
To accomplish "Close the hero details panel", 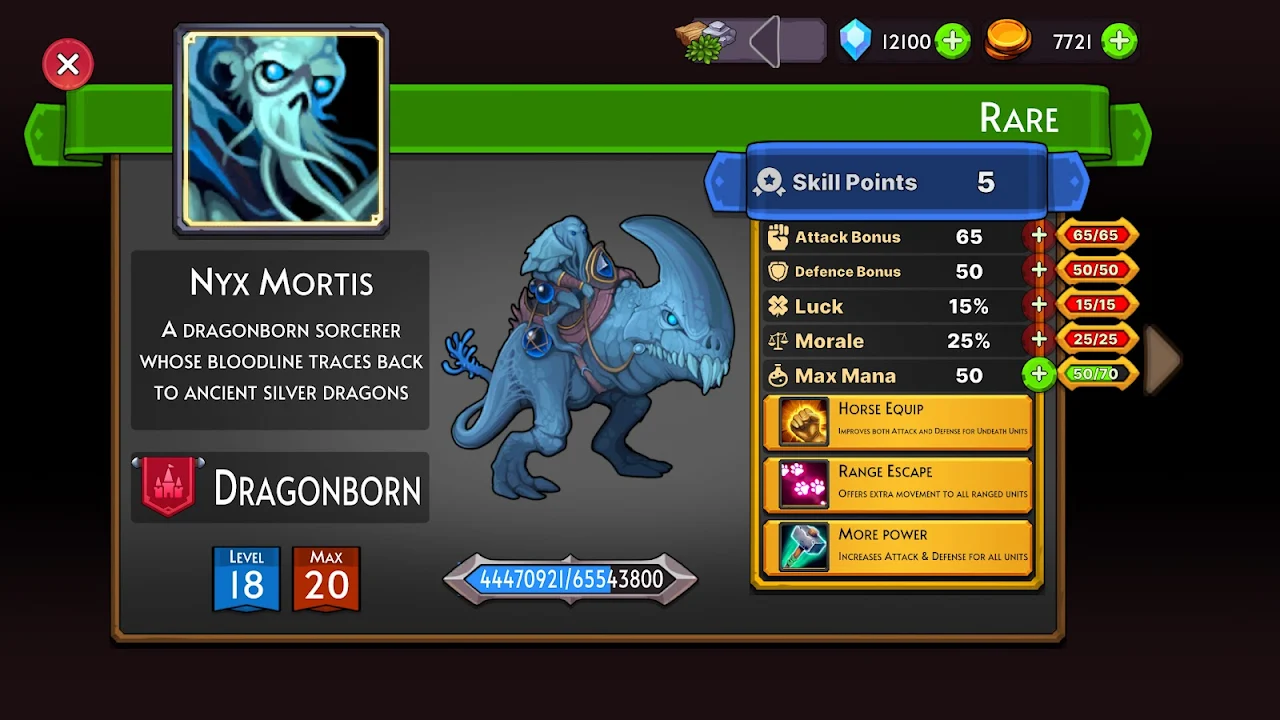I will point(68,65).
